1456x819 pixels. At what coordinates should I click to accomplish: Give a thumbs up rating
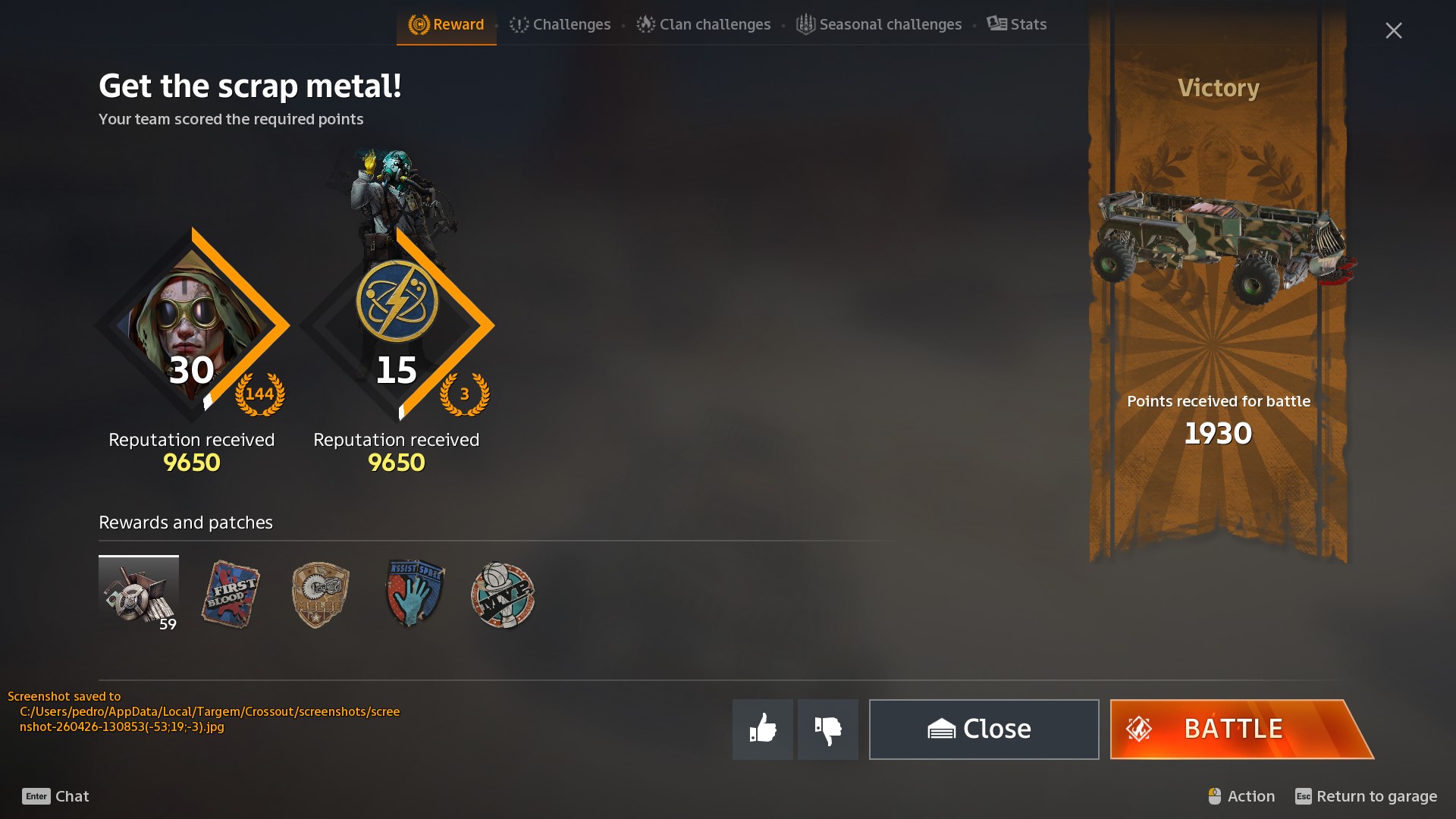pyautogui.click(x=762, y=729)
